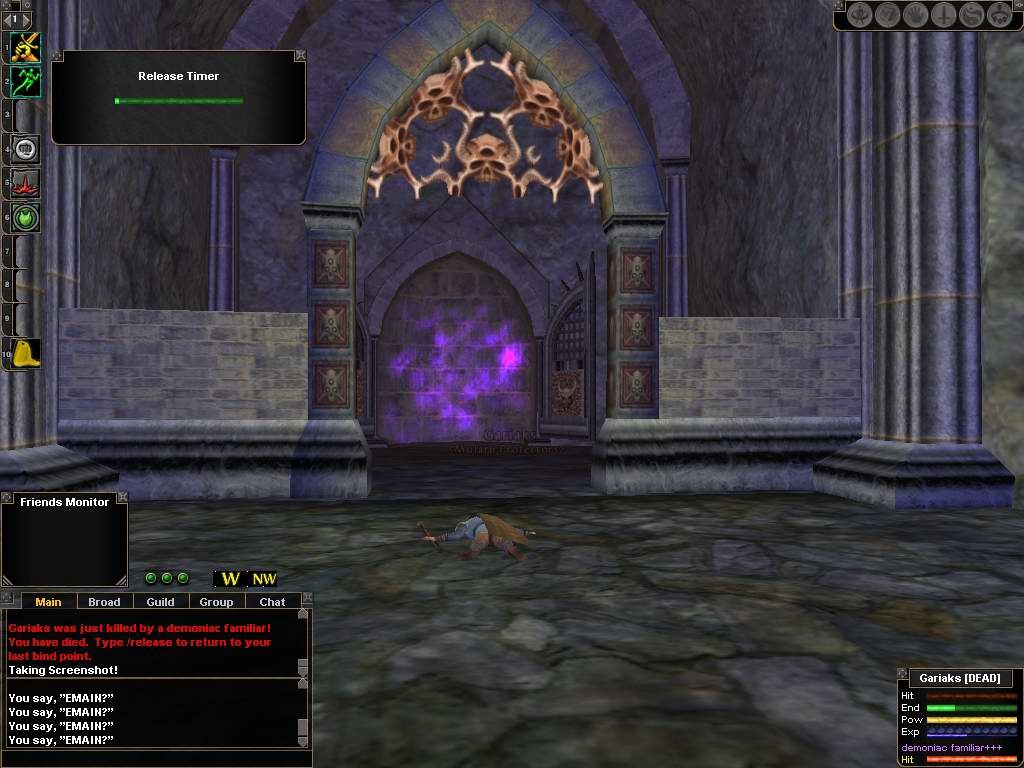The width and height of the screenshot is (1024, 768).
Task: Trigger the red spiky burst ability
Action: click(26, 184)
